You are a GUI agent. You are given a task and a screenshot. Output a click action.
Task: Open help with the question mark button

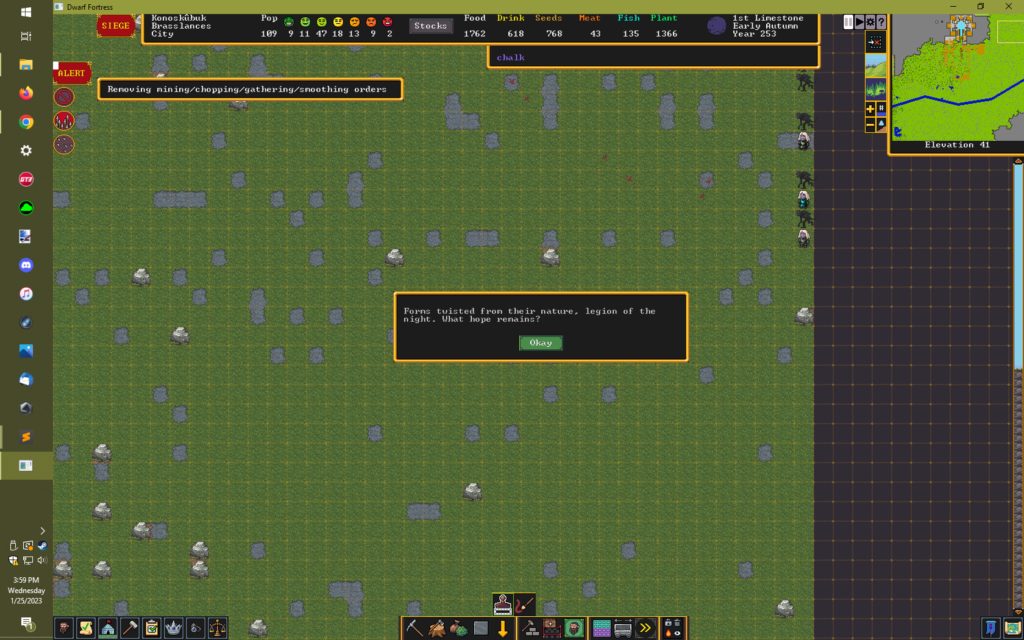coord(880,21)
